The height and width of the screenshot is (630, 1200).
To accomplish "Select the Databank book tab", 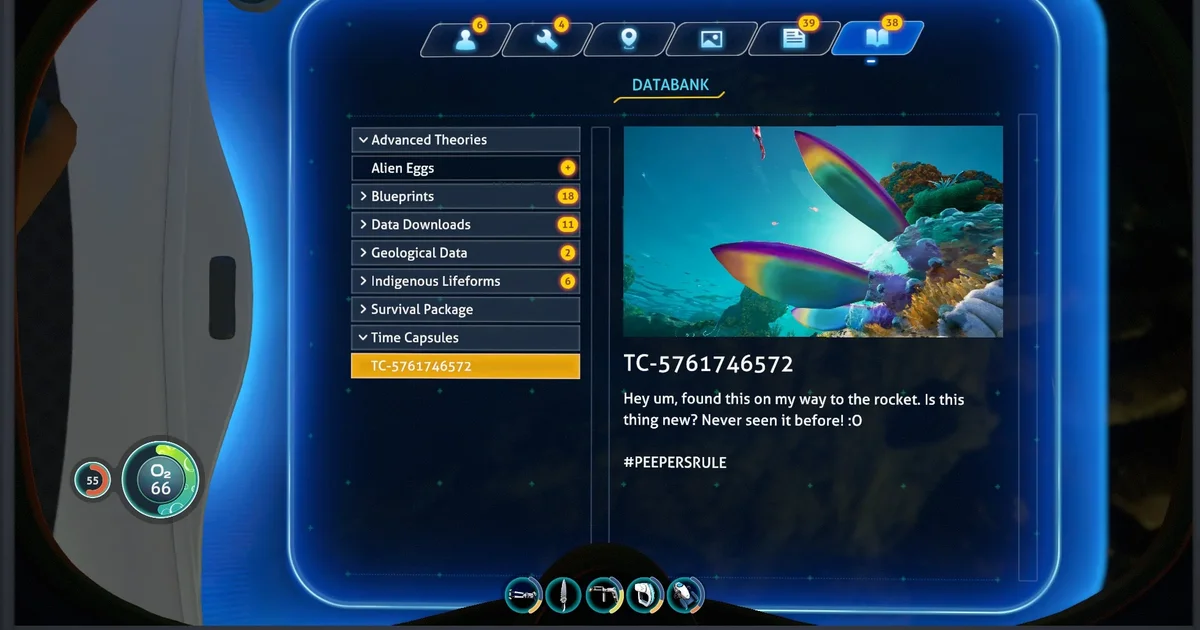I will coord(876,40).
